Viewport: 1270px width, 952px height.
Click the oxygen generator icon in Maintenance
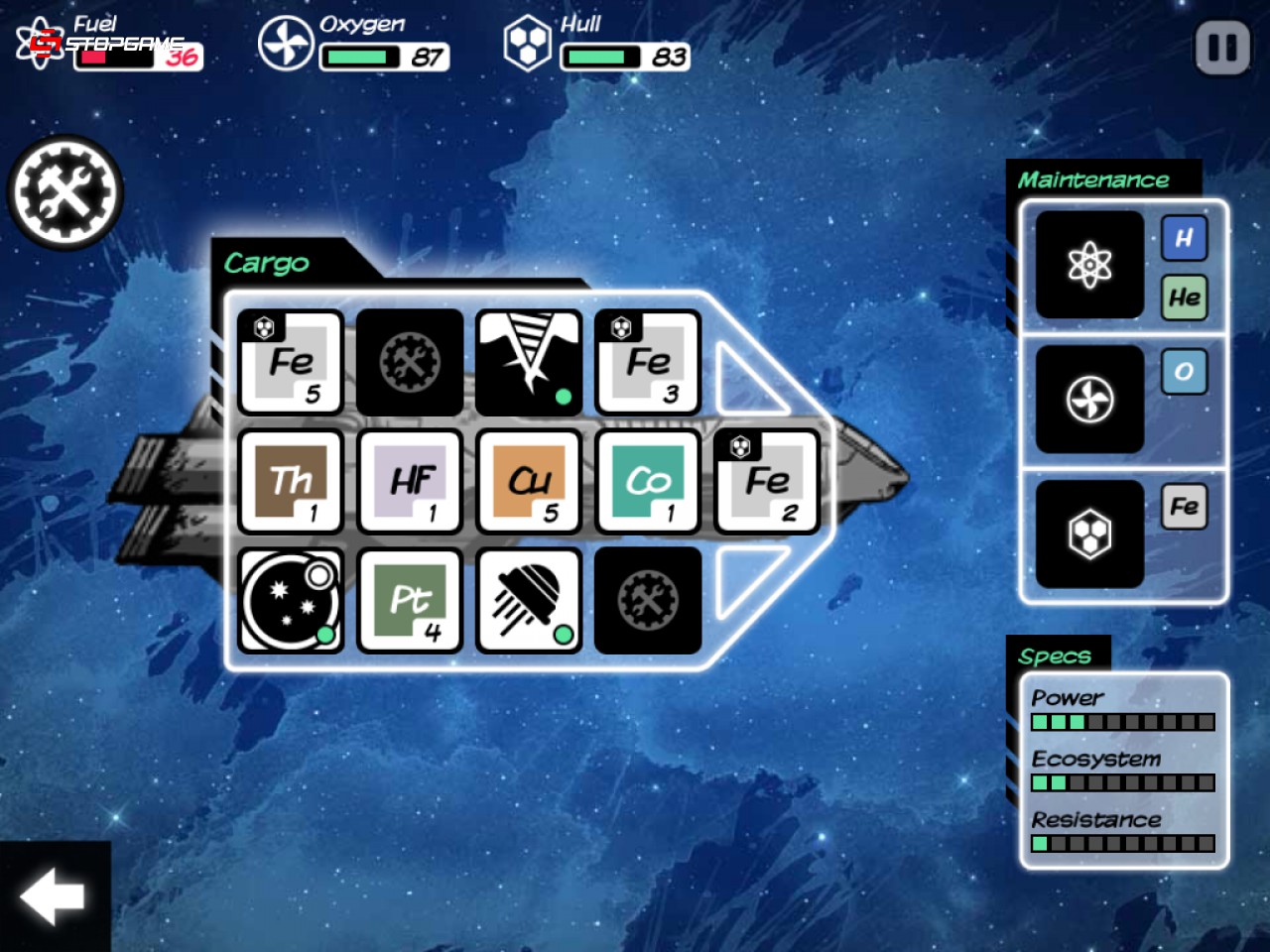coord(1088,401)
